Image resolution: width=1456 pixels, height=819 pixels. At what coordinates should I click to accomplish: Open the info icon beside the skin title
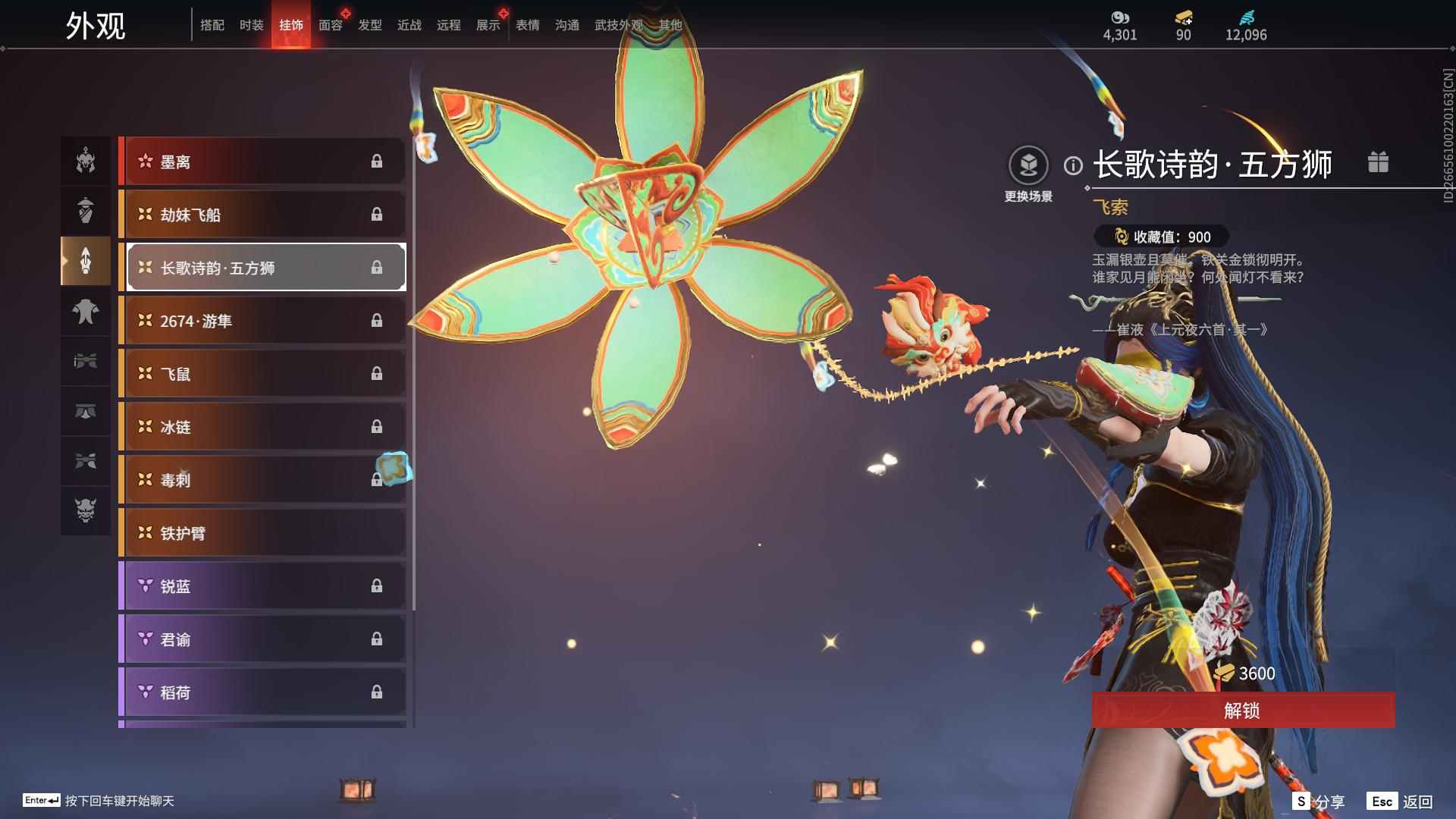tap(1073, 165)
